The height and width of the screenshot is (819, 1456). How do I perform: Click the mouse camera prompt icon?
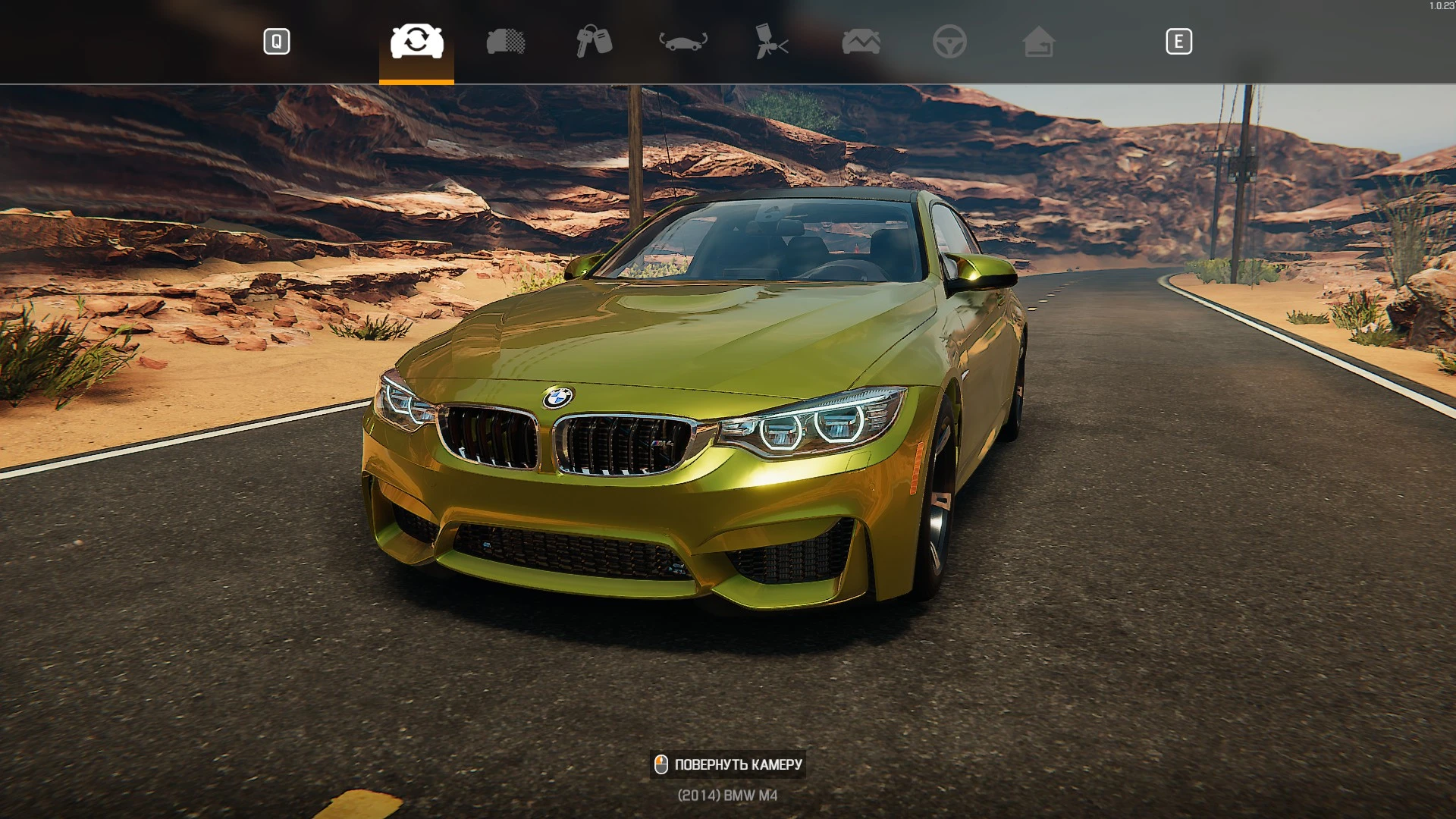coord(661,764)
